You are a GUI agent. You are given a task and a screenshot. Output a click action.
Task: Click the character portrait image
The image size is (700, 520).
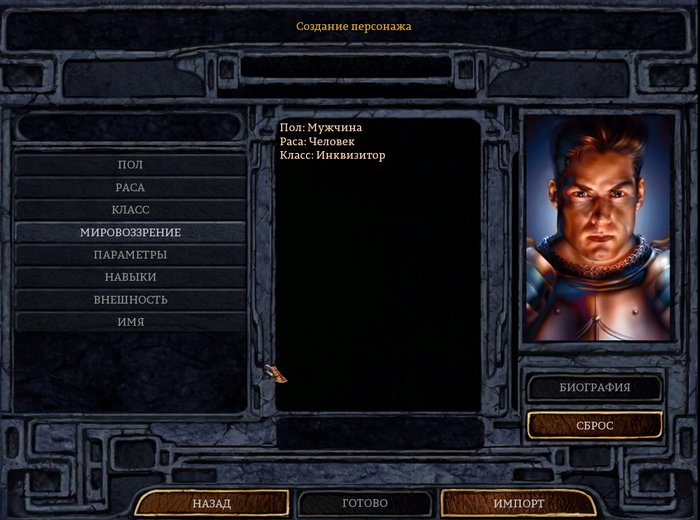point(598,227)
